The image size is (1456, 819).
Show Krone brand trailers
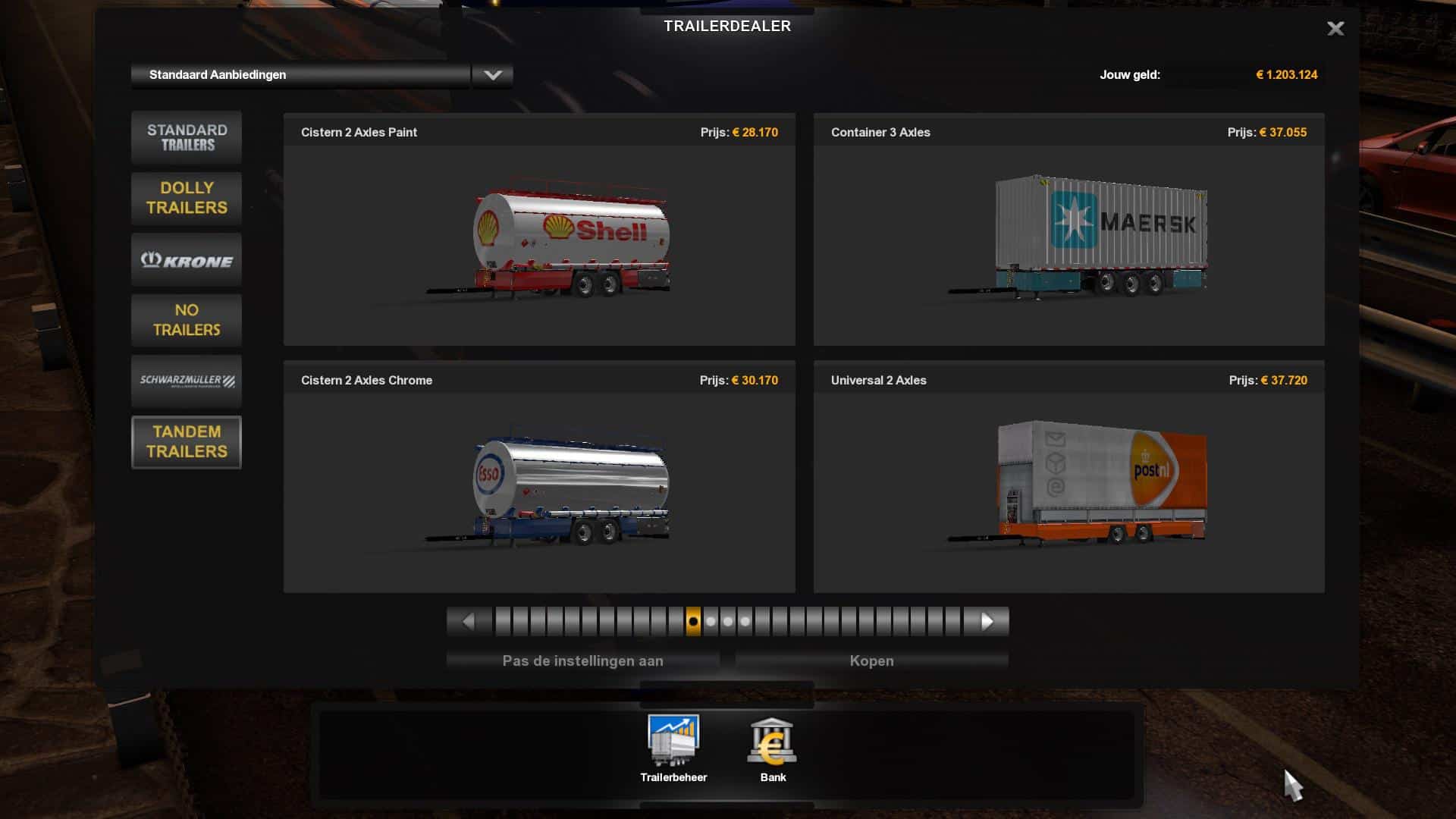[x=187, y=260]
